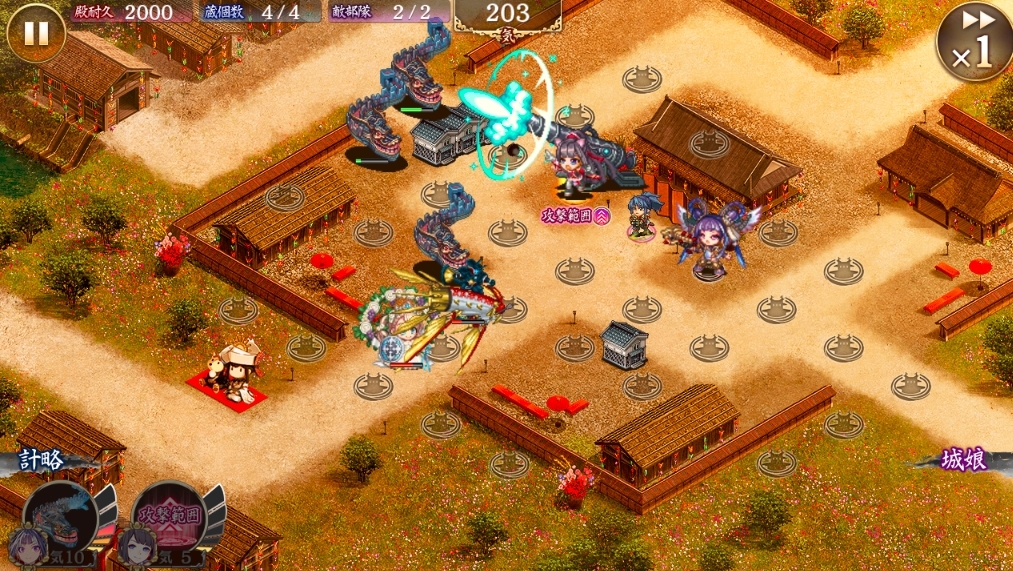The height and width of the screenshot is (571, 1013).
Task: Pause the battle
Action: point(35,33)
